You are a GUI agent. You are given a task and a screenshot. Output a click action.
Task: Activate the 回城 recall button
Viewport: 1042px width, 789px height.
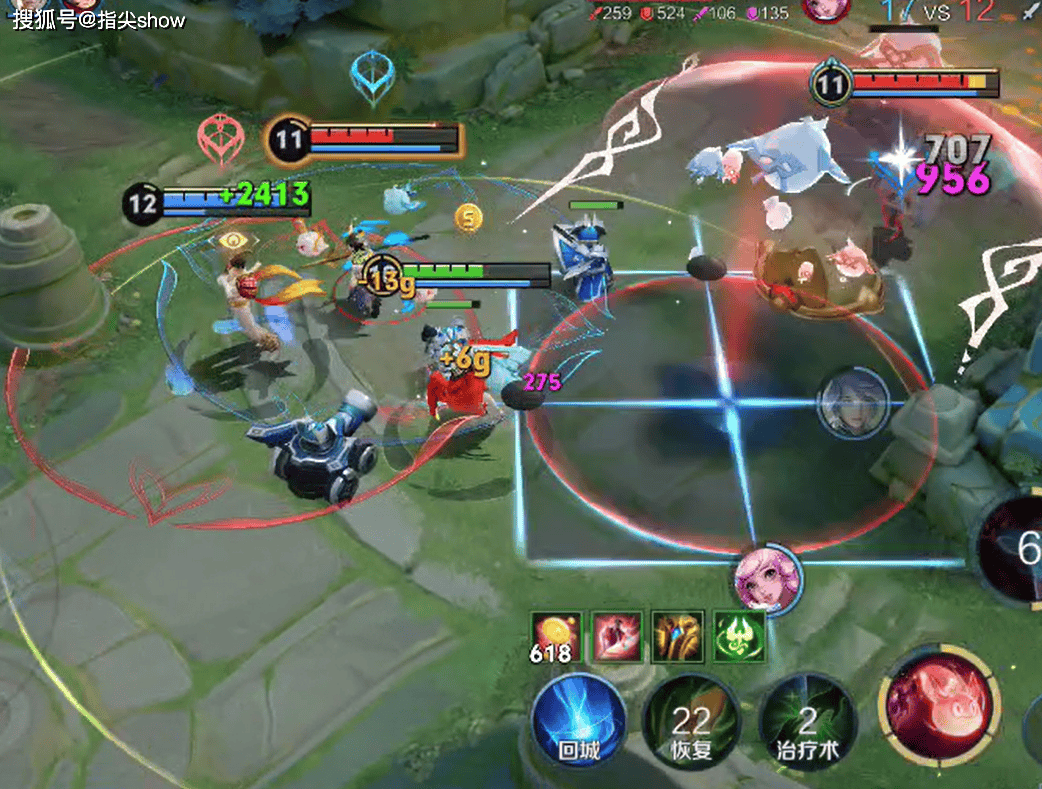pos(579,720)
